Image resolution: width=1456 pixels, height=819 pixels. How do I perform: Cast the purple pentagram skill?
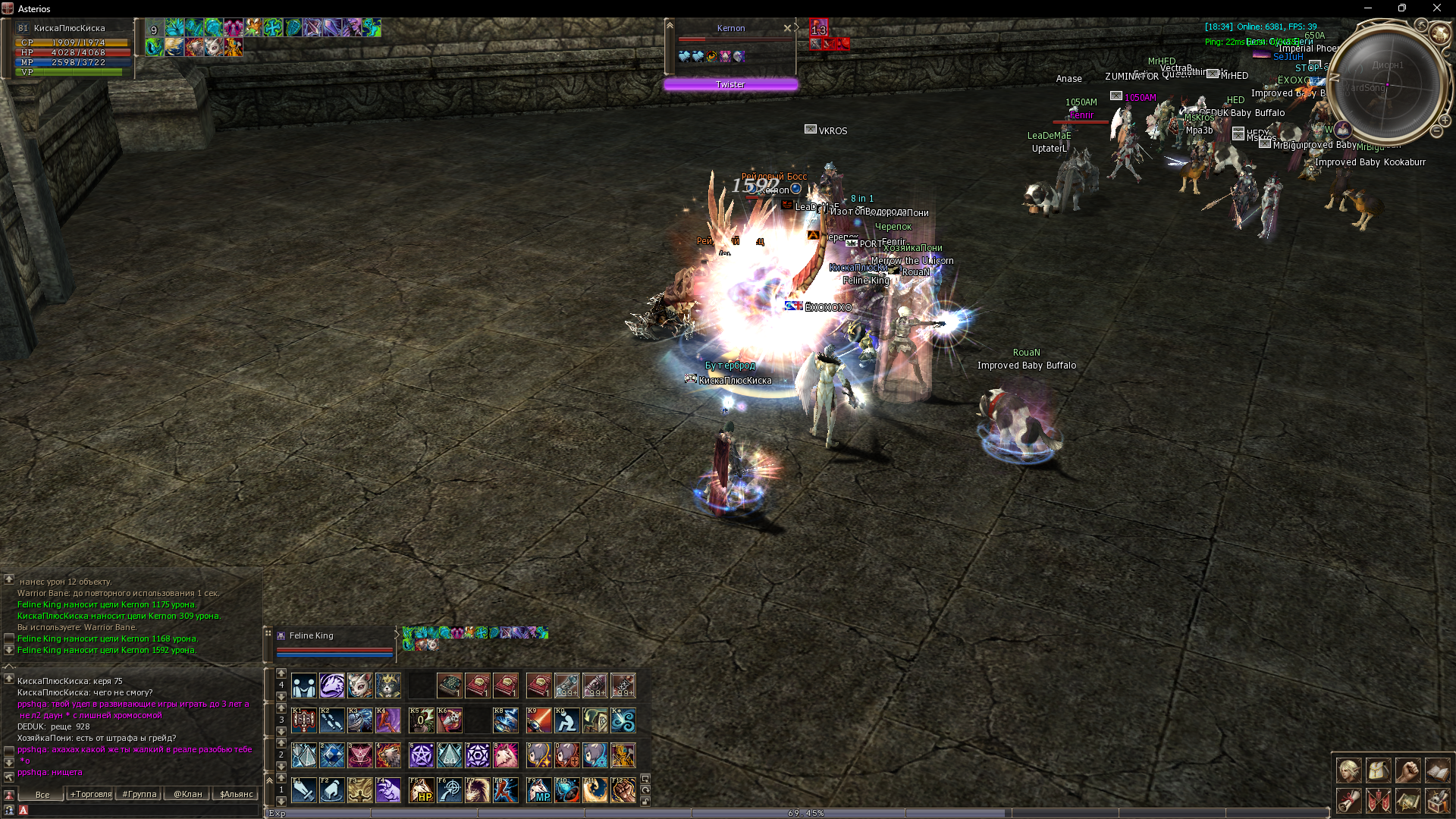(x=422, y=755)
